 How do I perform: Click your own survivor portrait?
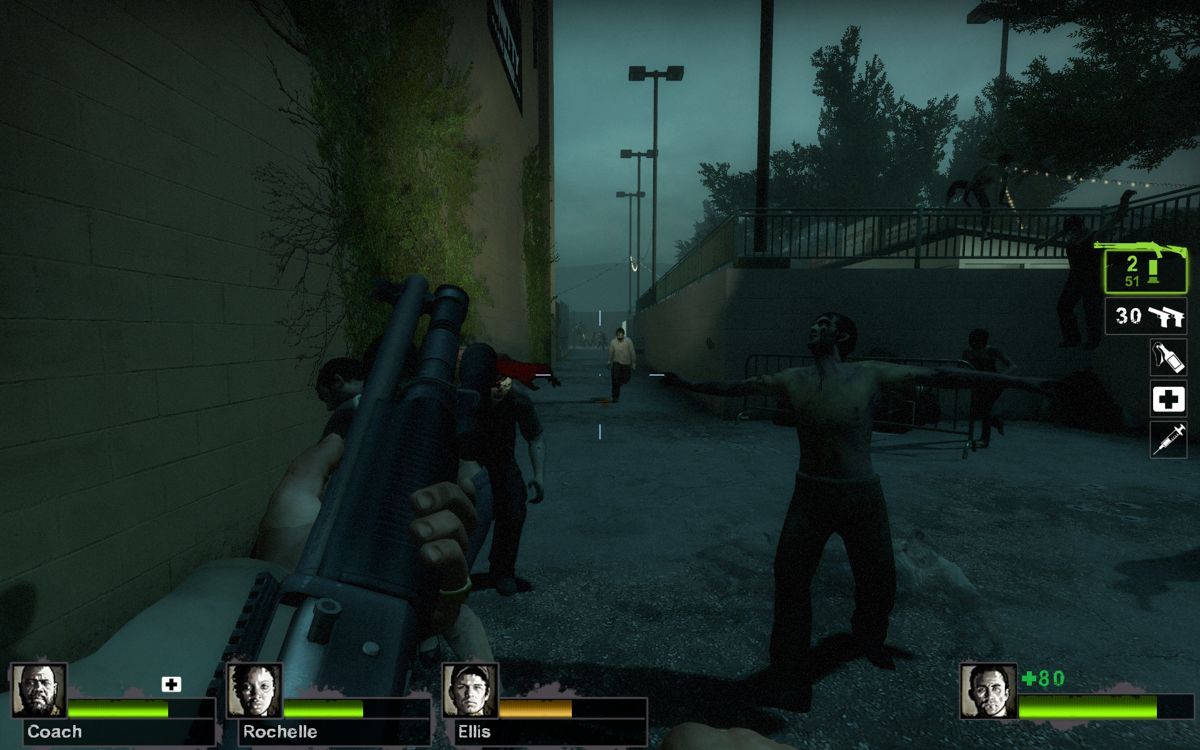pos(988,691)
